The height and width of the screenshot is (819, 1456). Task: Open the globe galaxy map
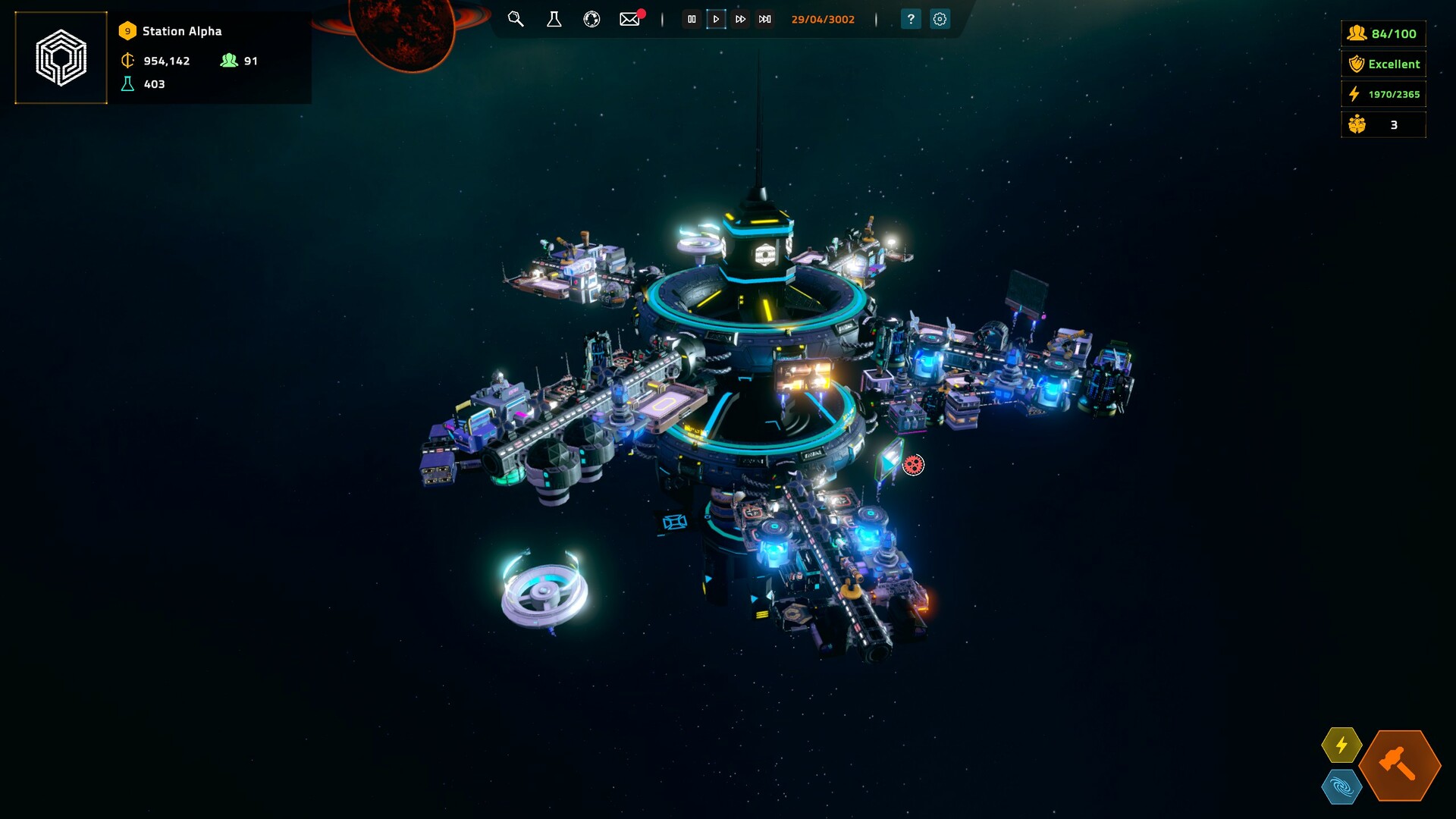coord(591,20)
